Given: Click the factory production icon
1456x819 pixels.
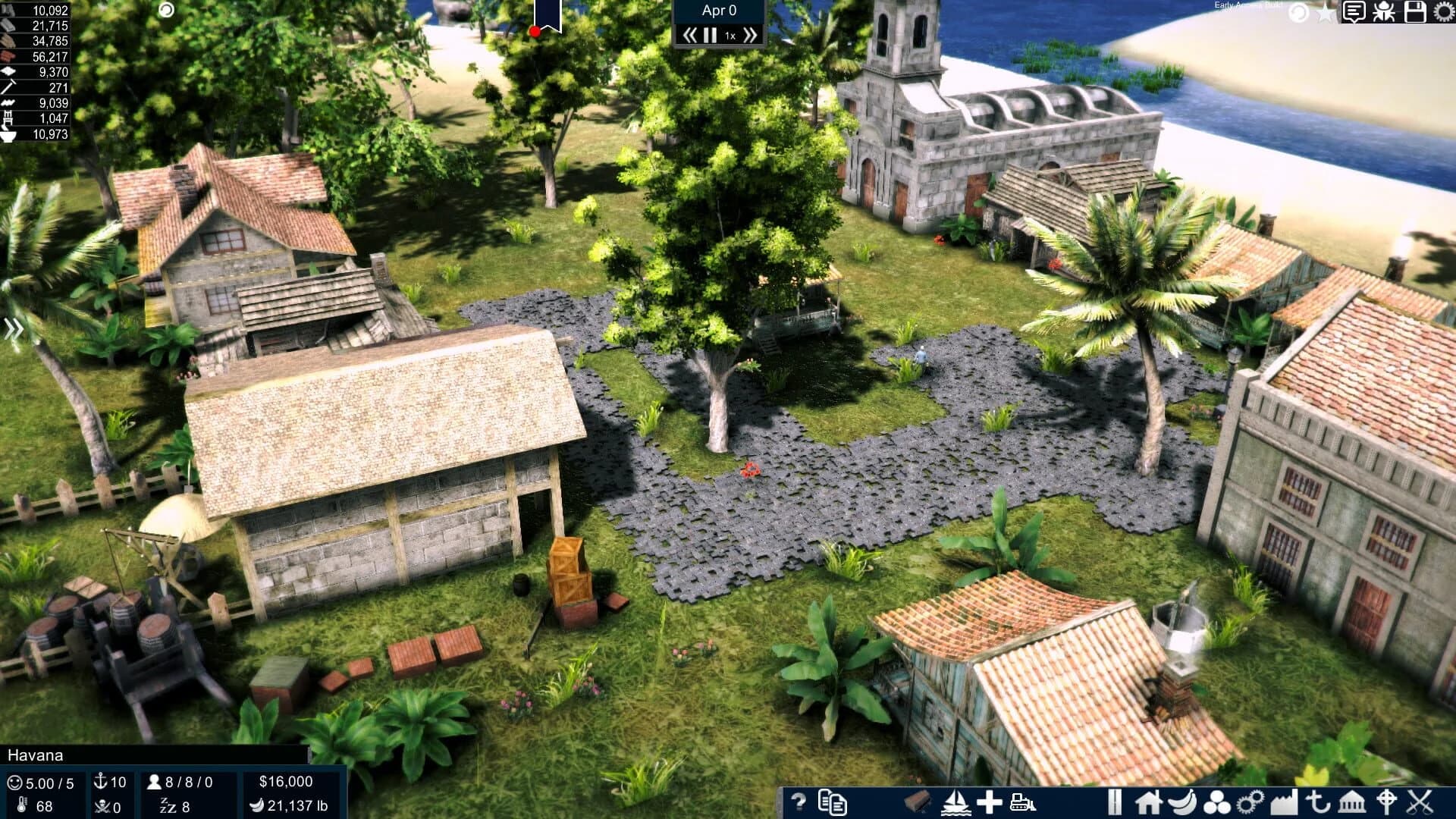Looking at the screenshot, I should pyautogui.click(x=1284, y=801).
